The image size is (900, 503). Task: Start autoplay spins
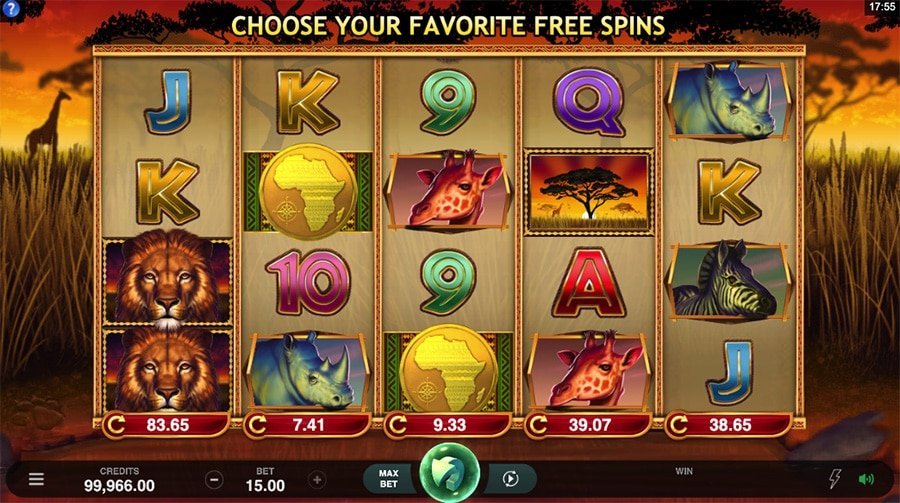pyautogui.click(x=511, y=478)
